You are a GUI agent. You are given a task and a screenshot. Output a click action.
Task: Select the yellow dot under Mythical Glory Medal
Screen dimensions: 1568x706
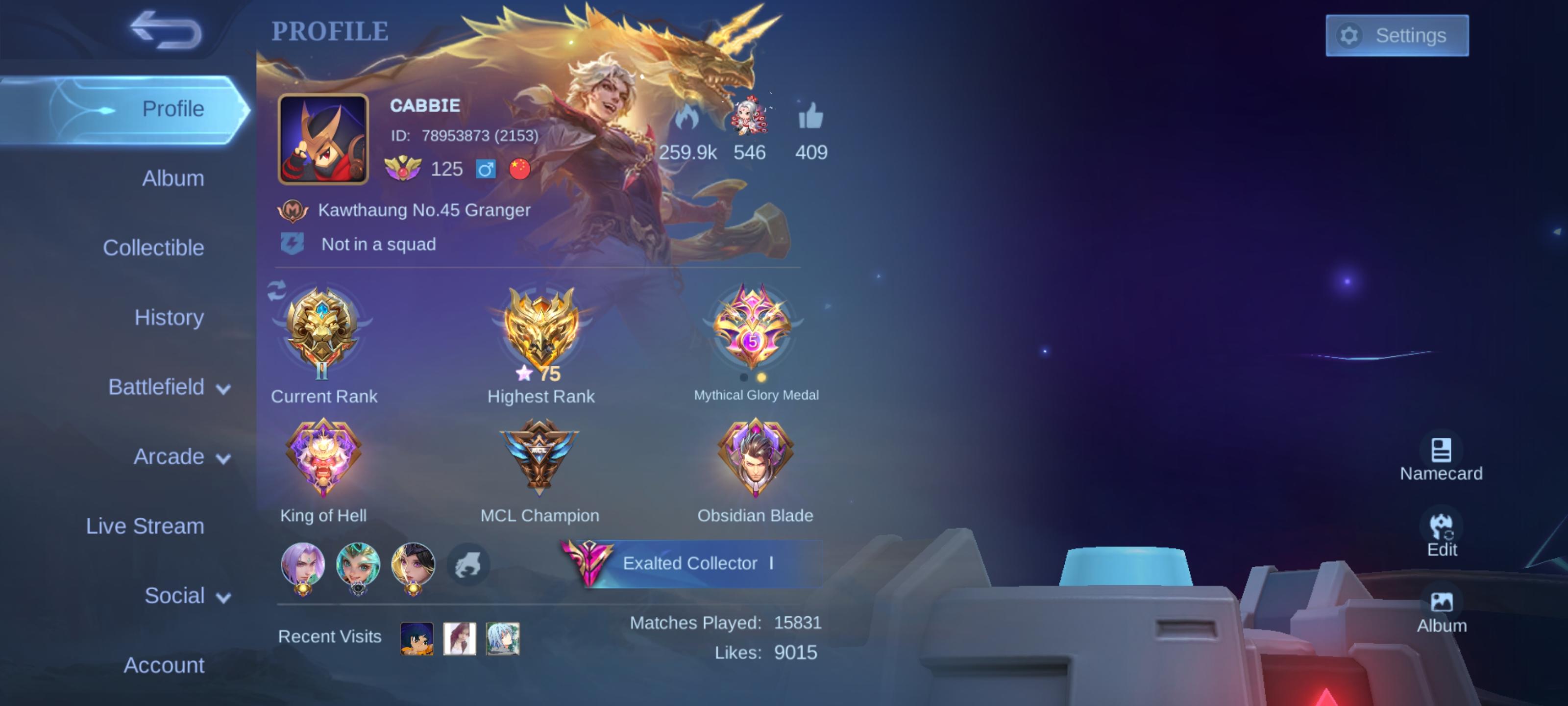click(x=762, y=378)
